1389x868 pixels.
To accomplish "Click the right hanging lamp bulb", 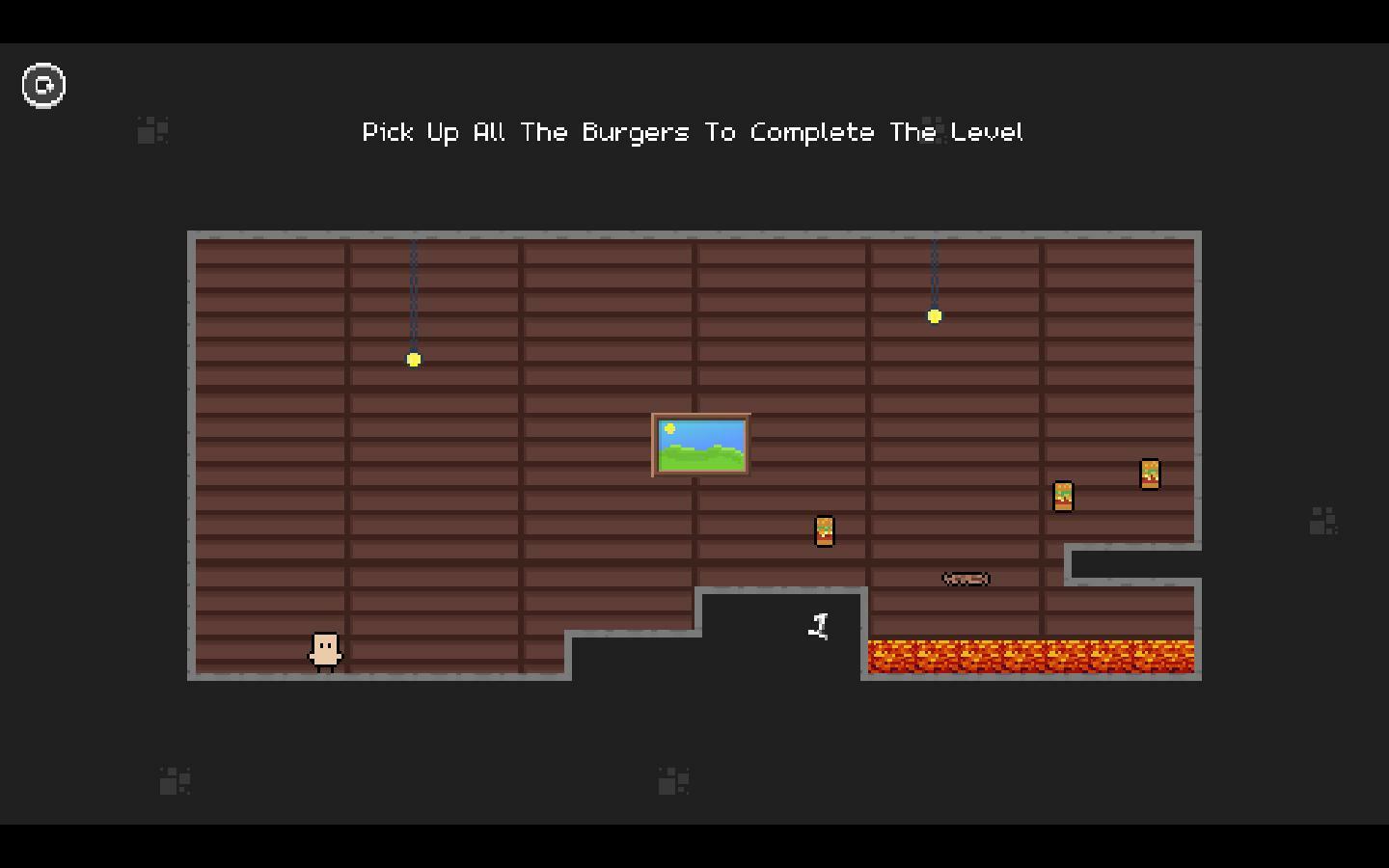I will 933,315.
